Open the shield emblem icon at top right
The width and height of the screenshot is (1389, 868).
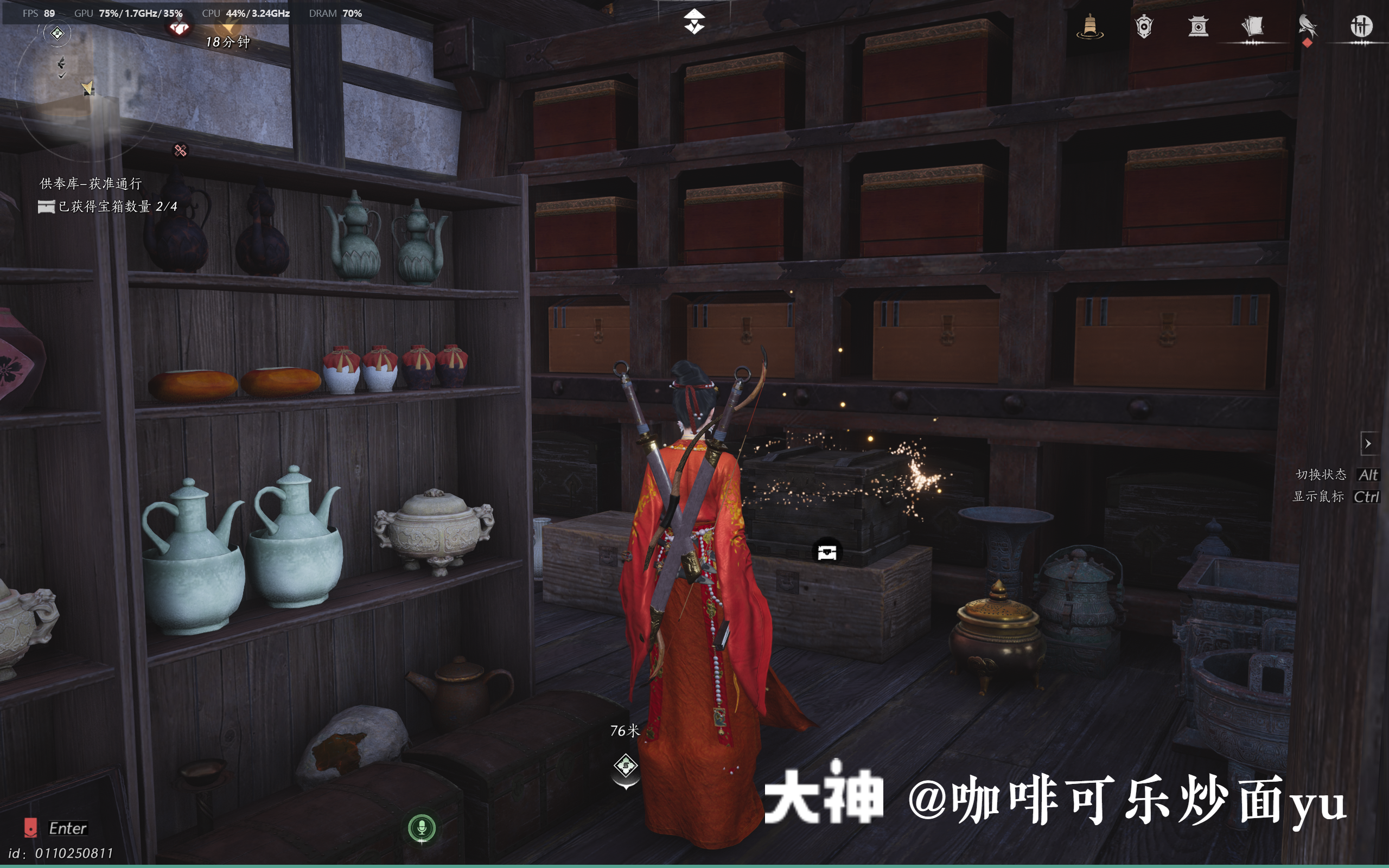coord(1144,28)
